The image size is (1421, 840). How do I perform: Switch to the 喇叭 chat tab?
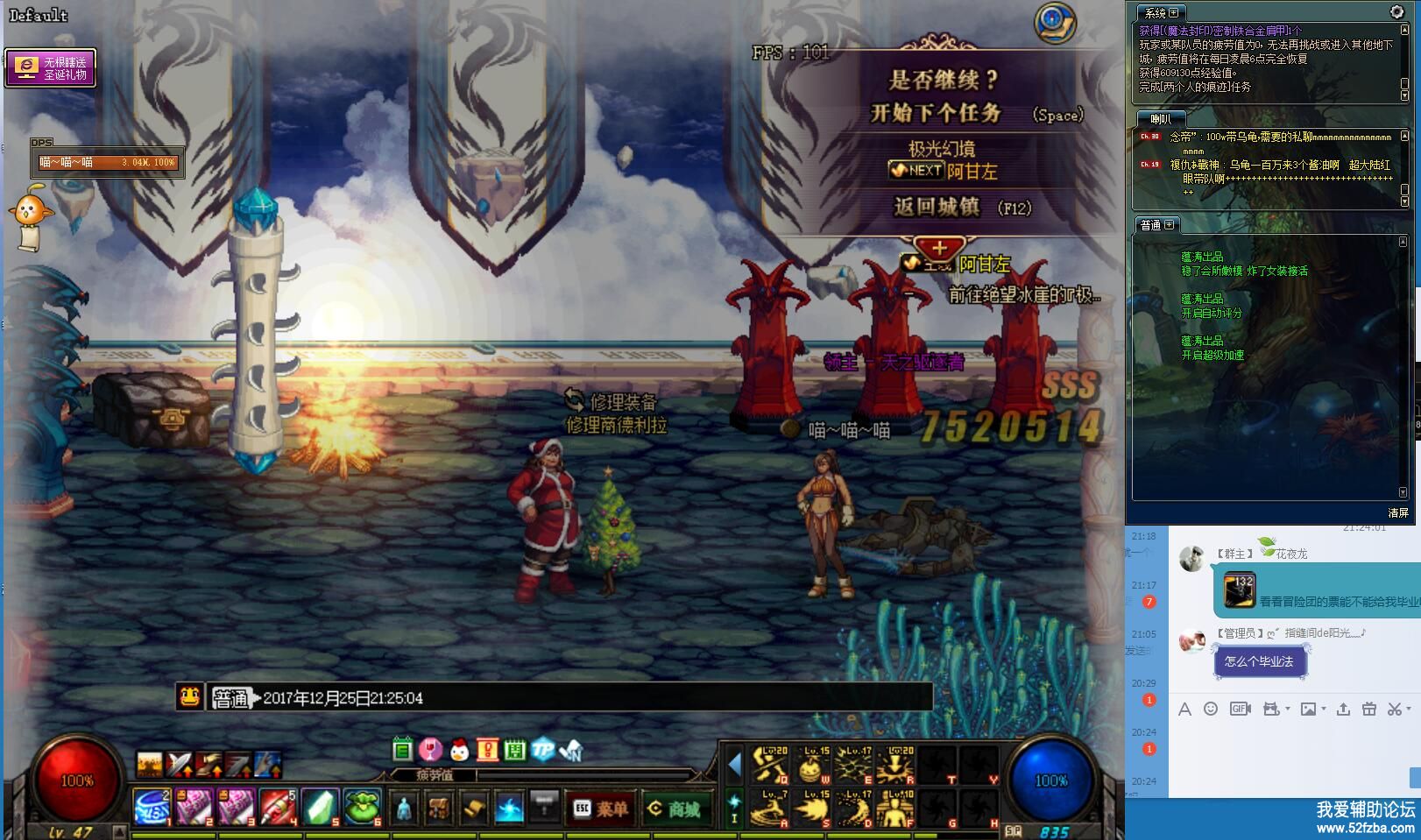[1160, 119]
